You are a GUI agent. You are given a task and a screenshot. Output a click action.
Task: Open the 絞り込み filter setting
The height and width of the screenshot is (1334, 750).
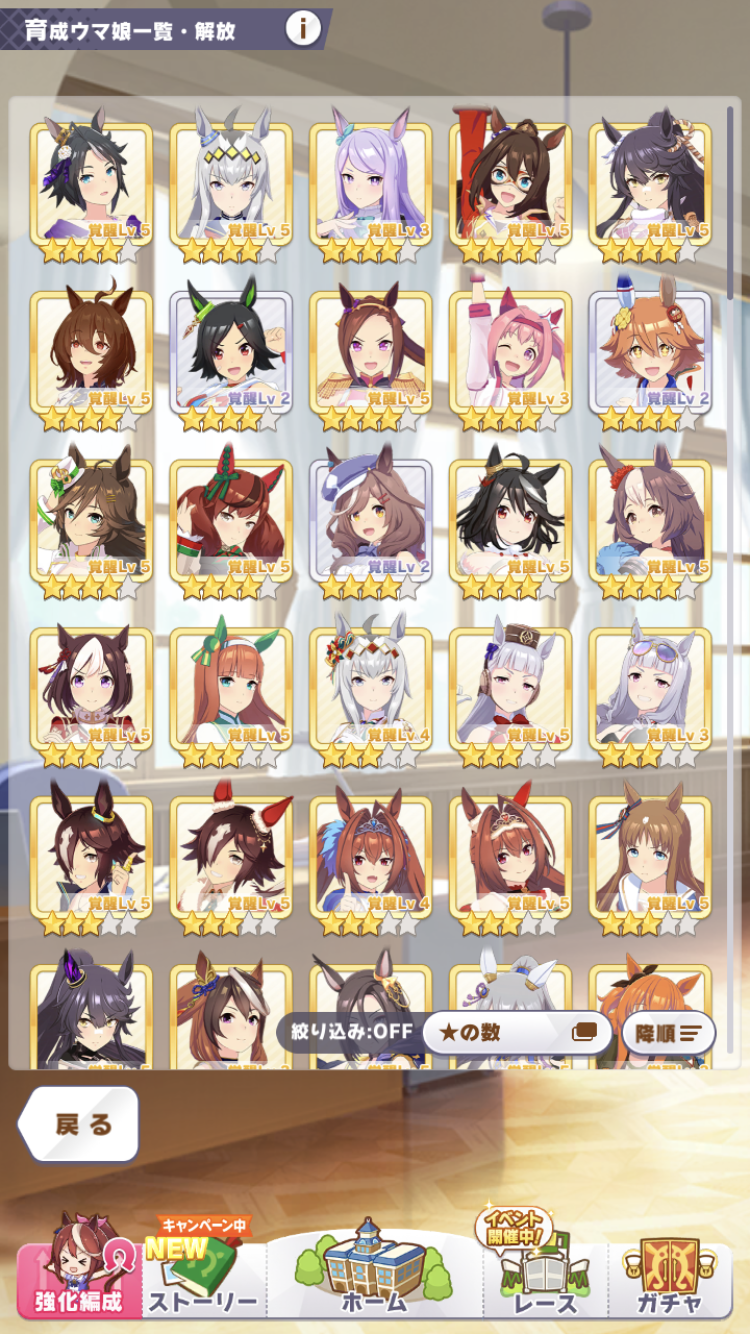coord(346,1032)
